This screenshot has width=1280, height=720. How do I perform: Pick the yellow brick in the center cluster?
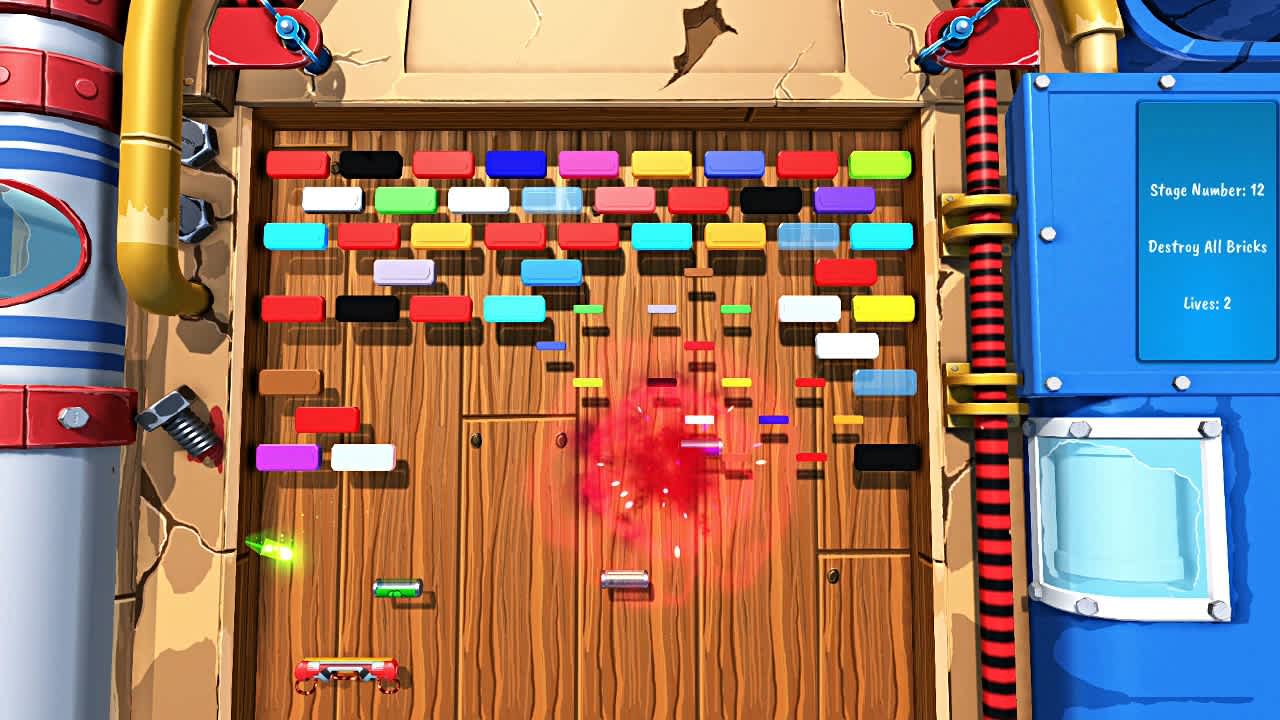[x=737, y=381]
